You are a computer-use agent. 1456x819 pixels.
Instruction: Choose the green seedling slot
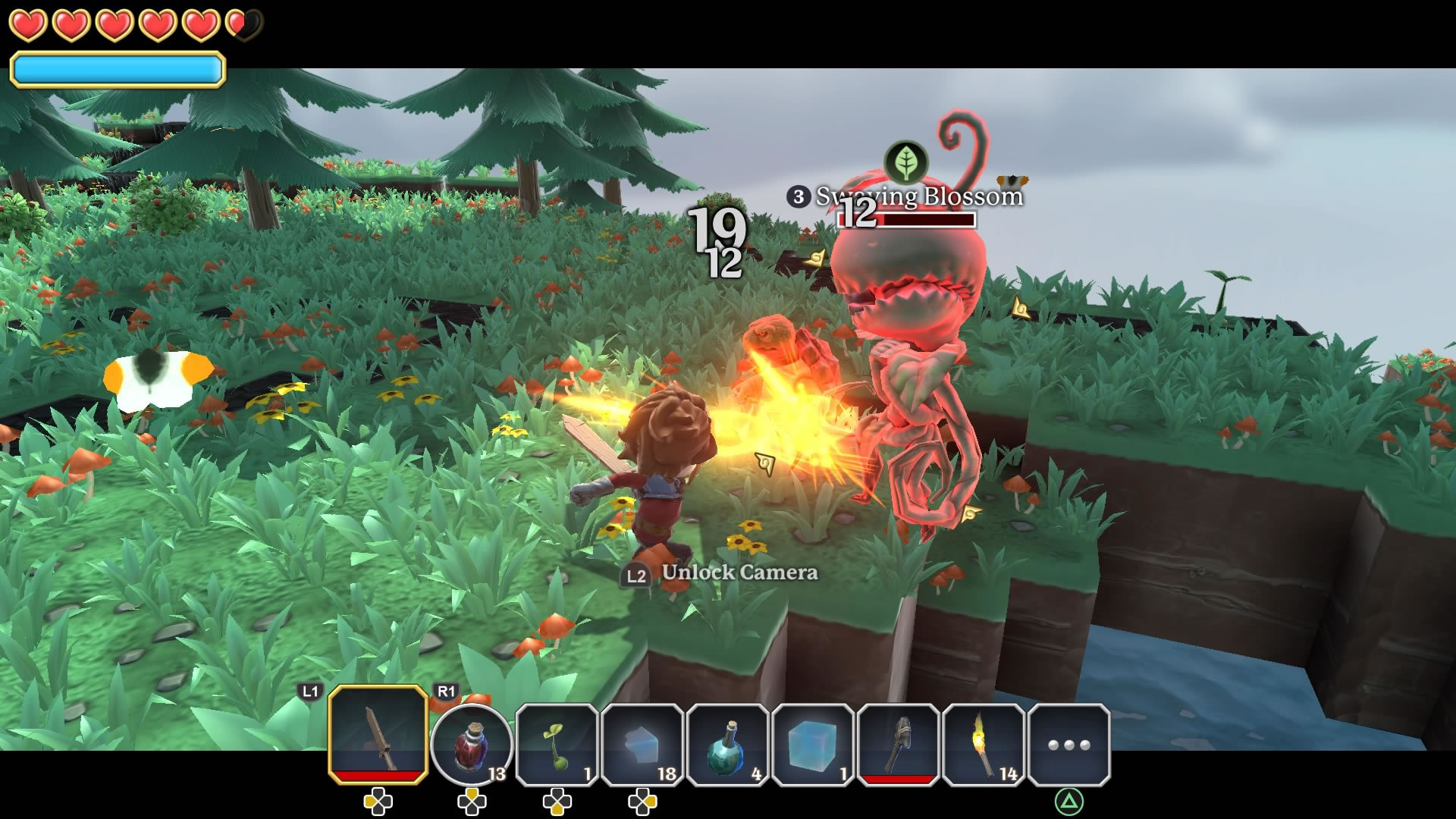pos(557,744)
